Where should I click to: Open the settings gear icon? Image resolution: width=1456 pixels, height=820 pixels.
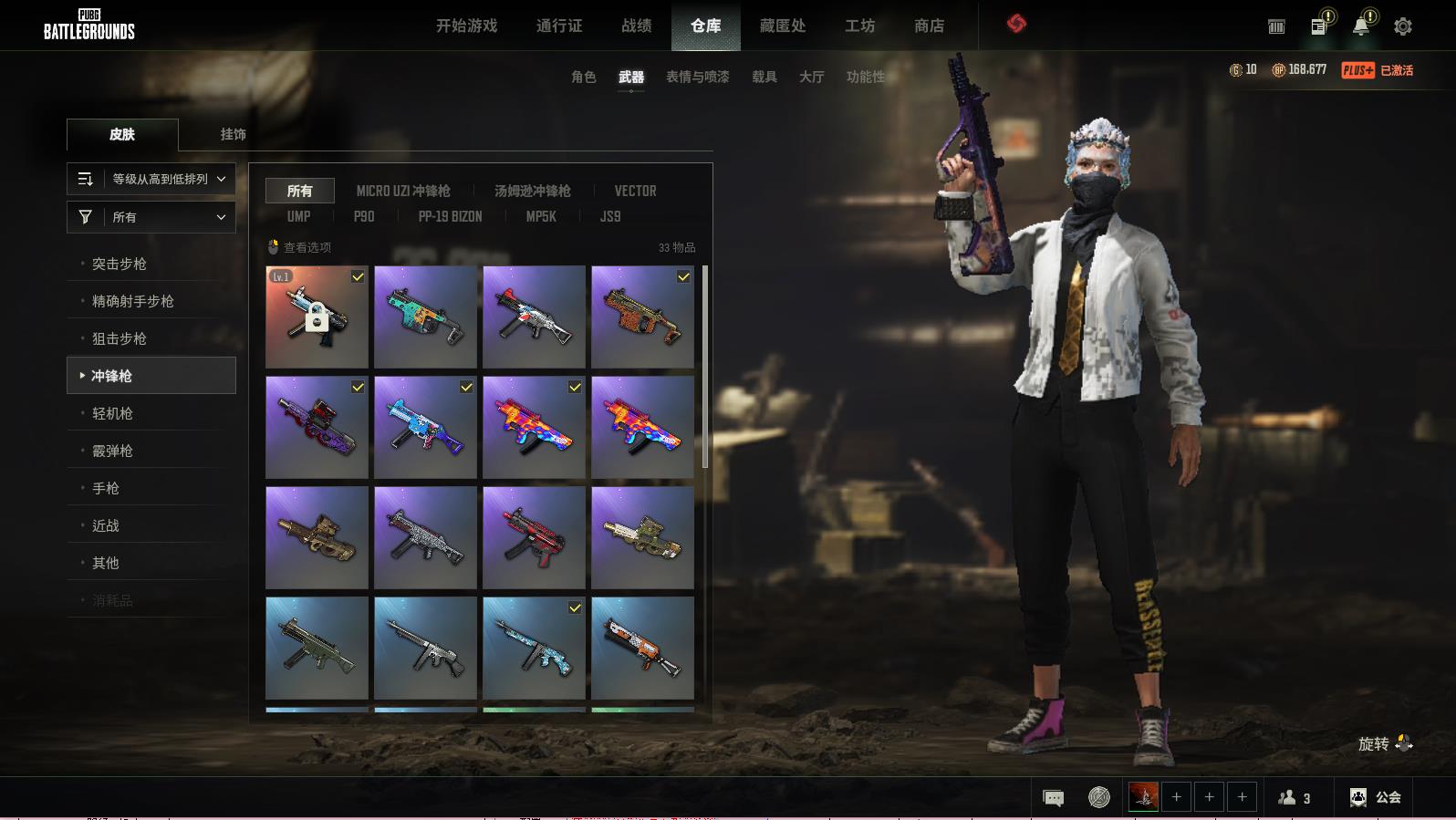point(1402,26)
